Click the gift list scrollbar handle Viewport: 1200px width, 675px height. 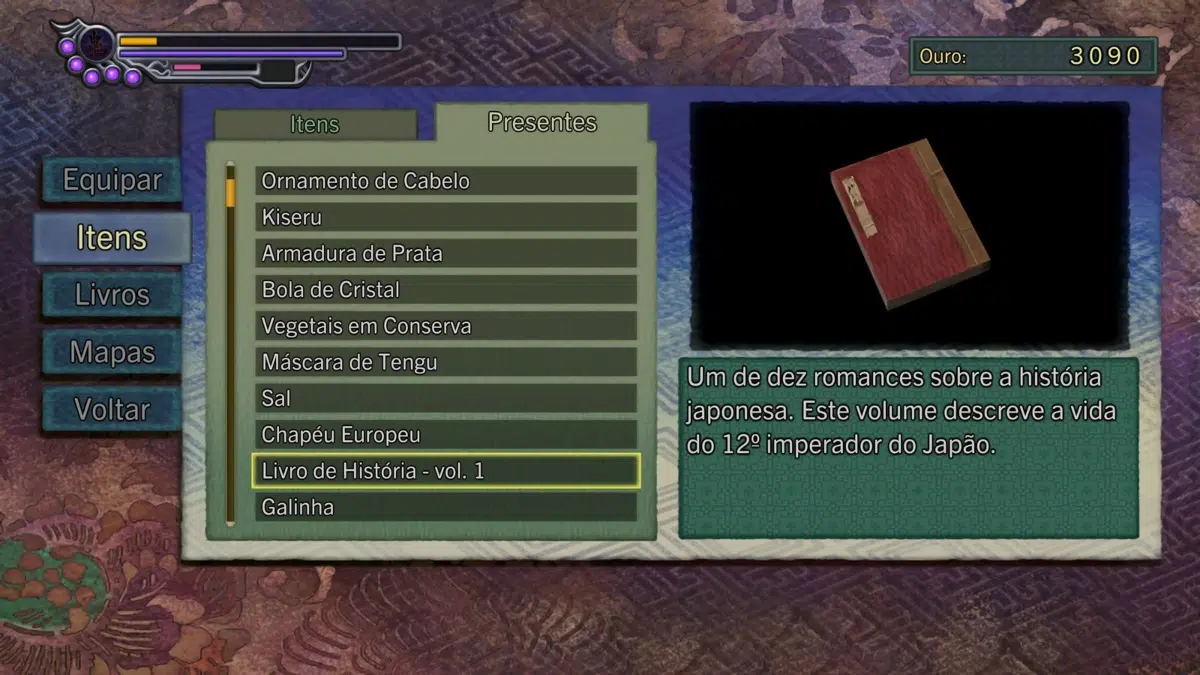click(230, 191)
